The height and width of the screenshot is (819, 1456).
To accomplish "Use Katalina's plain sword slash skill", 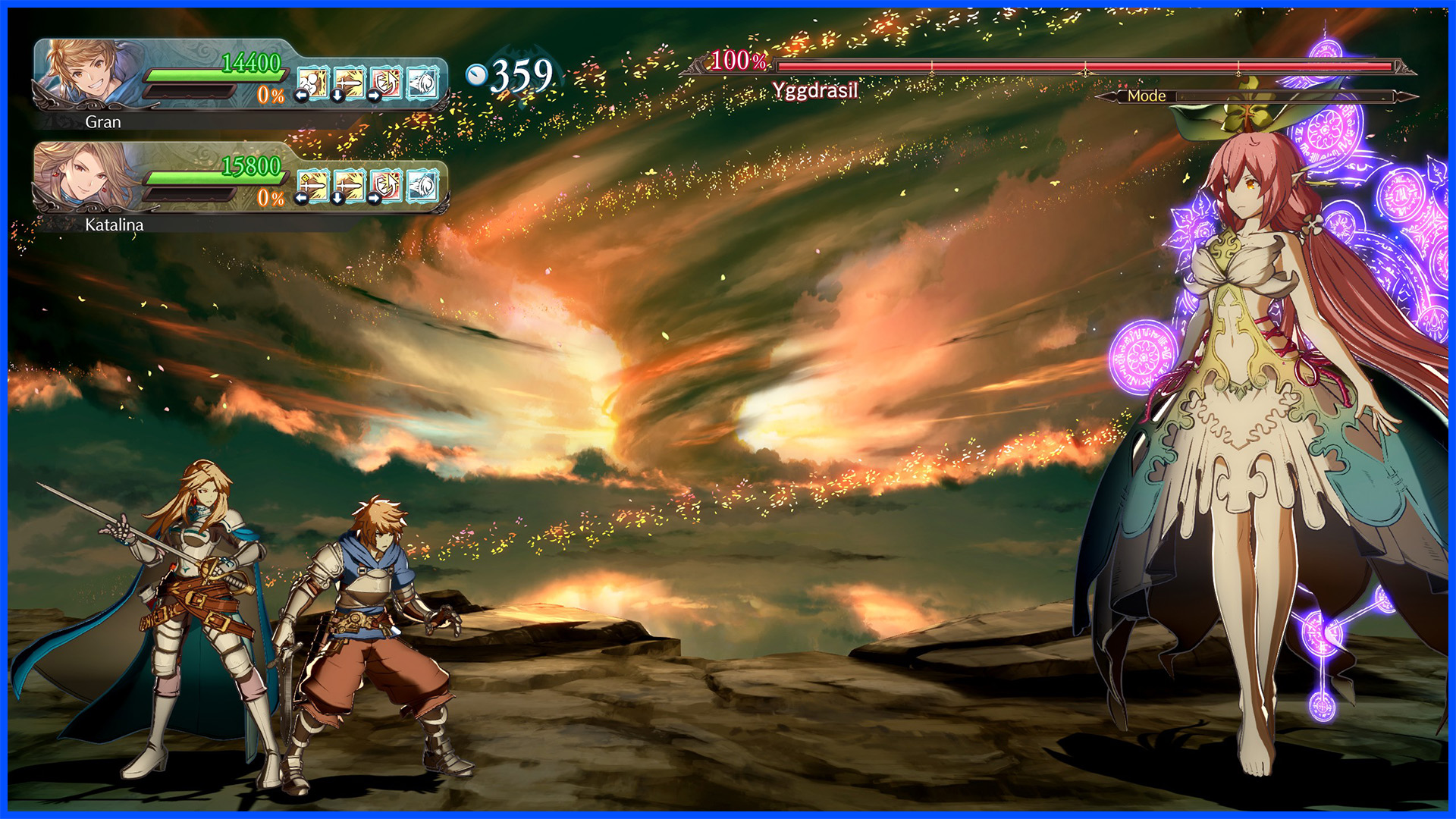I will click(x=350, y=185).
